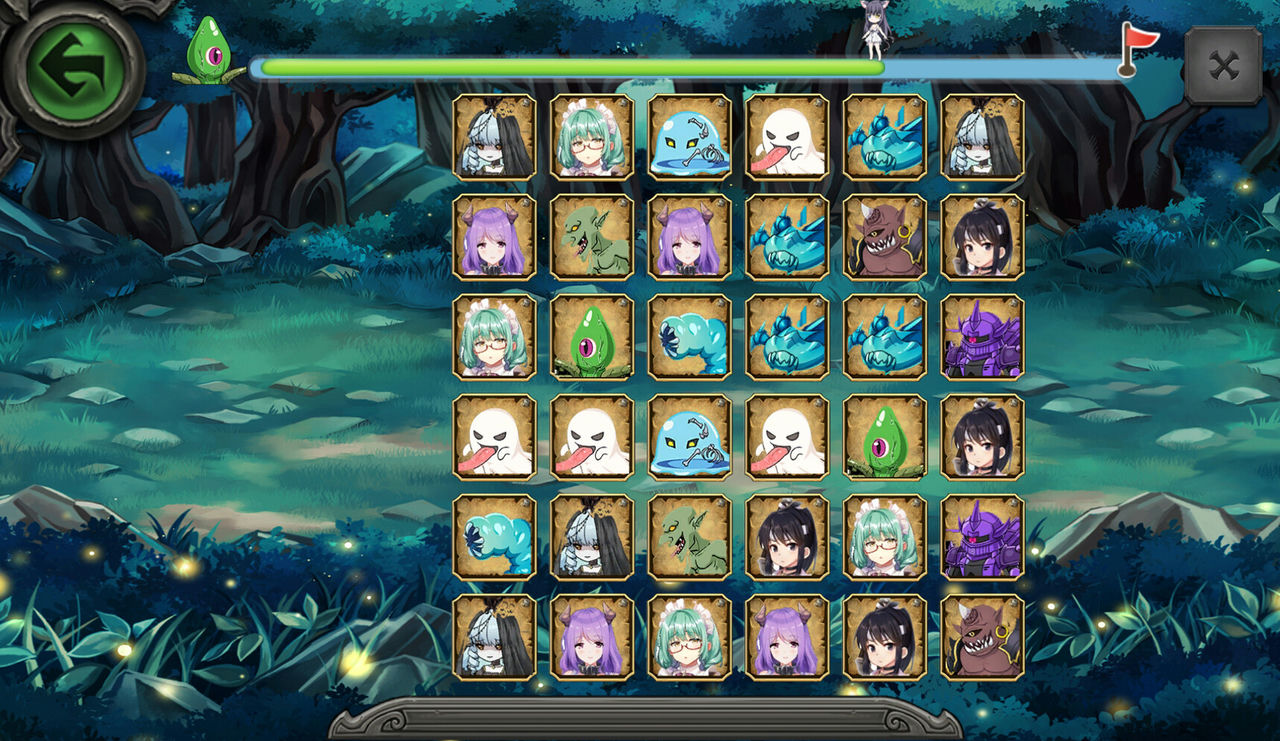Select the blue slime claw tile
The width and height of the screenshot is (1280, 741).
(x=688, y=339)
